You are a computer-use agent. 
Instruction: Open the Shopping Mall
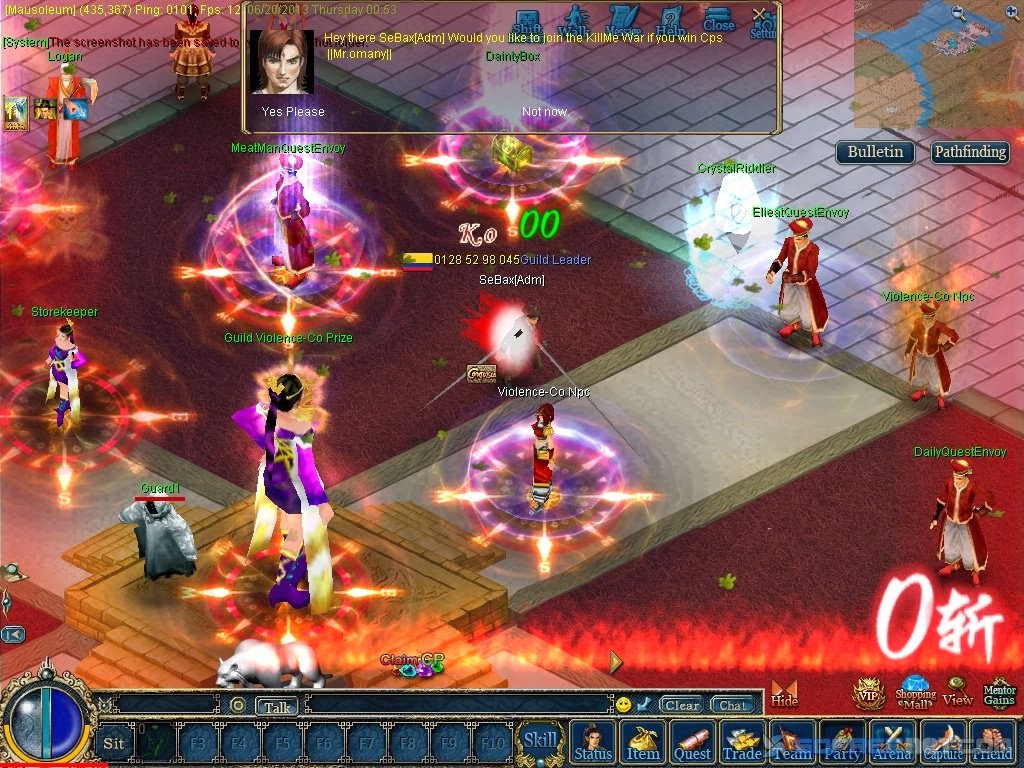(915, 690)
